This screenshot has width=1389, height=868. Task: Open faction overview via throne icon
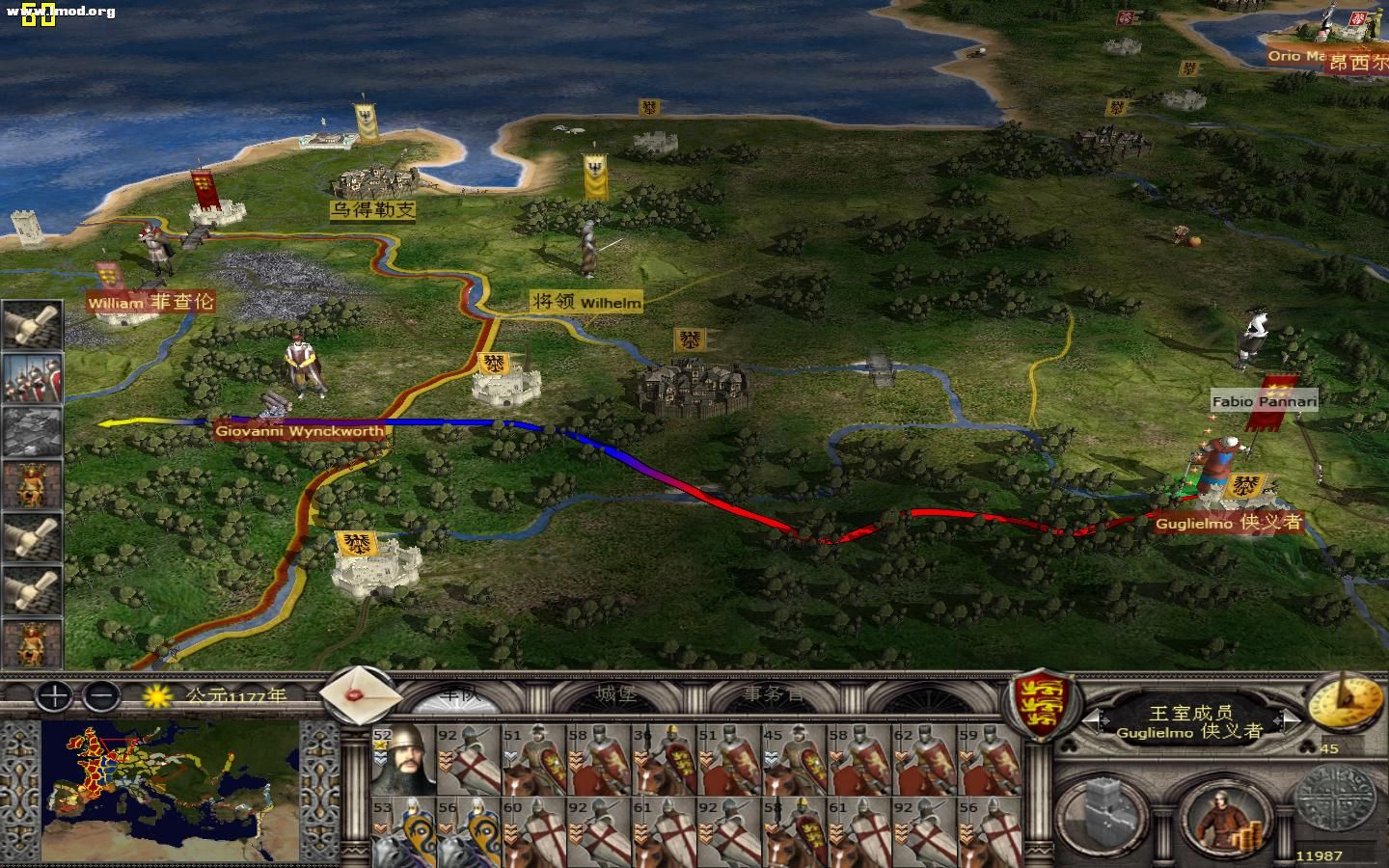click(x=34, y=487)
